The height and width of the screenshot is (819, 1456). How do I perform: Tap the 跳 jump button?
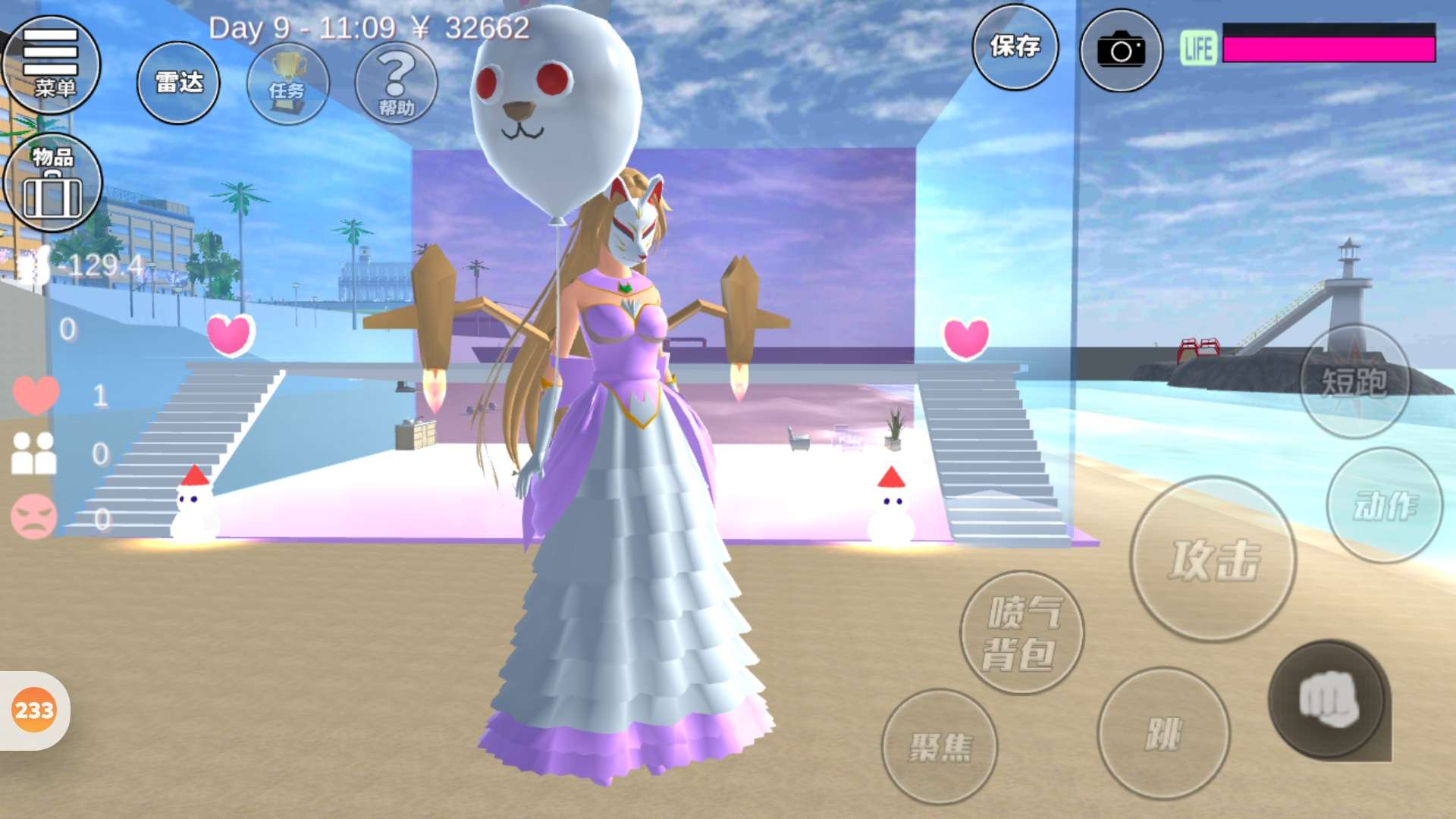point(1163,733)
